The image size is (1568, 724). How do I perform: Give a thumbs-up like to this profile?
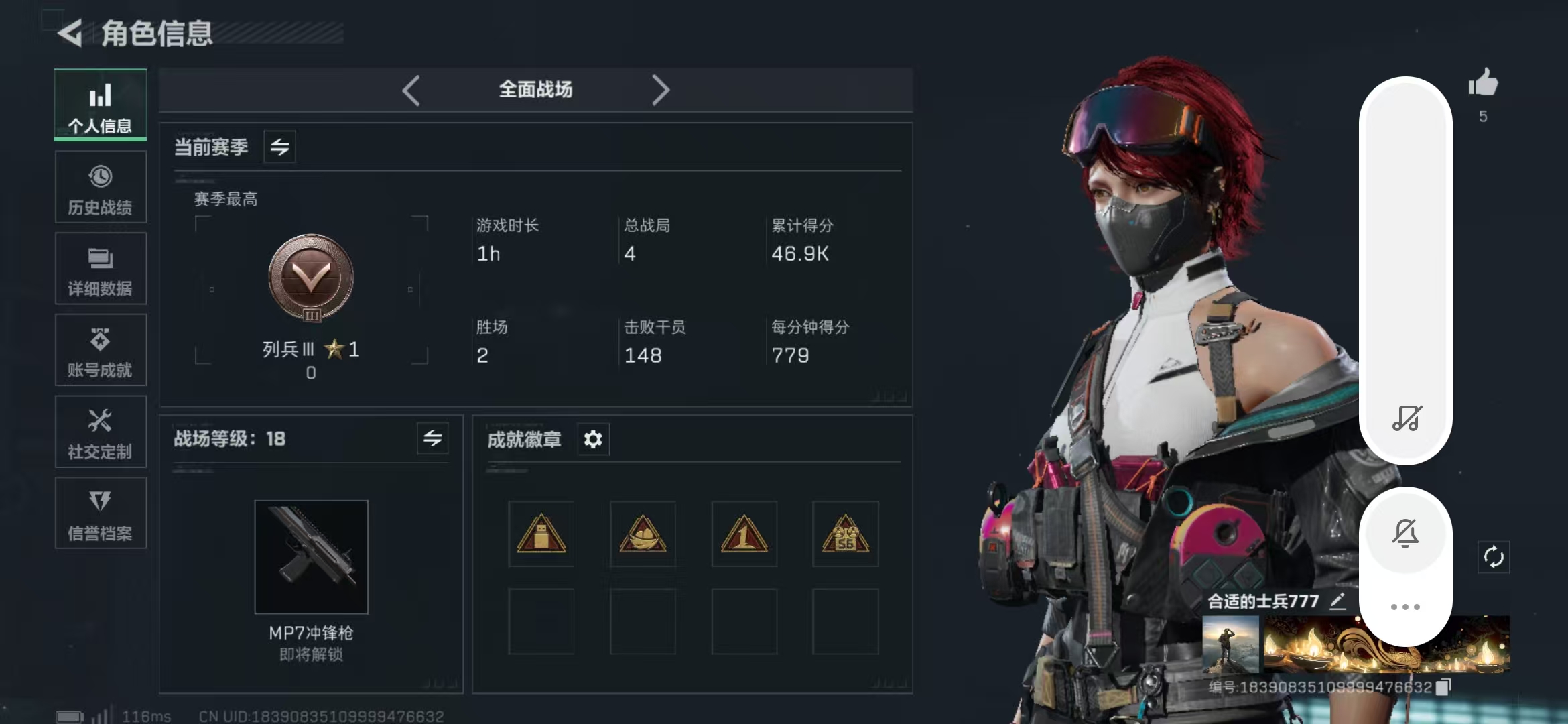click(x=1483, y=84)
